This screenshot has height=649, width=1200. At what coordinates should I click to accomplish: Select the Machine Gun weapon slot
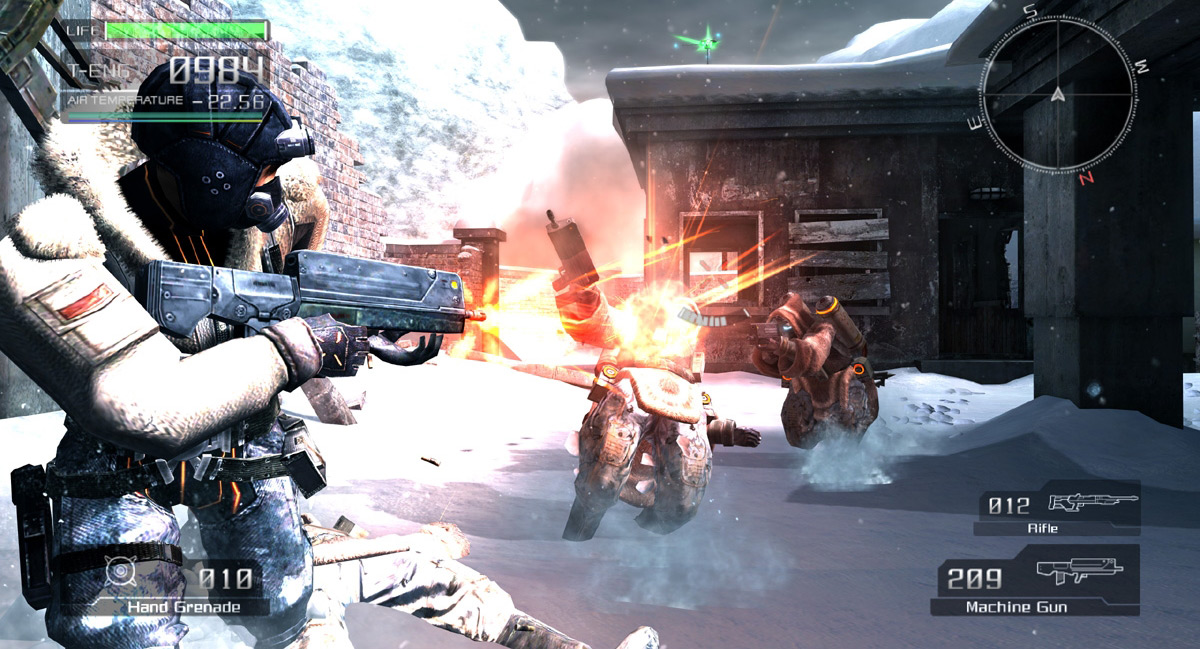[1036, 579]
